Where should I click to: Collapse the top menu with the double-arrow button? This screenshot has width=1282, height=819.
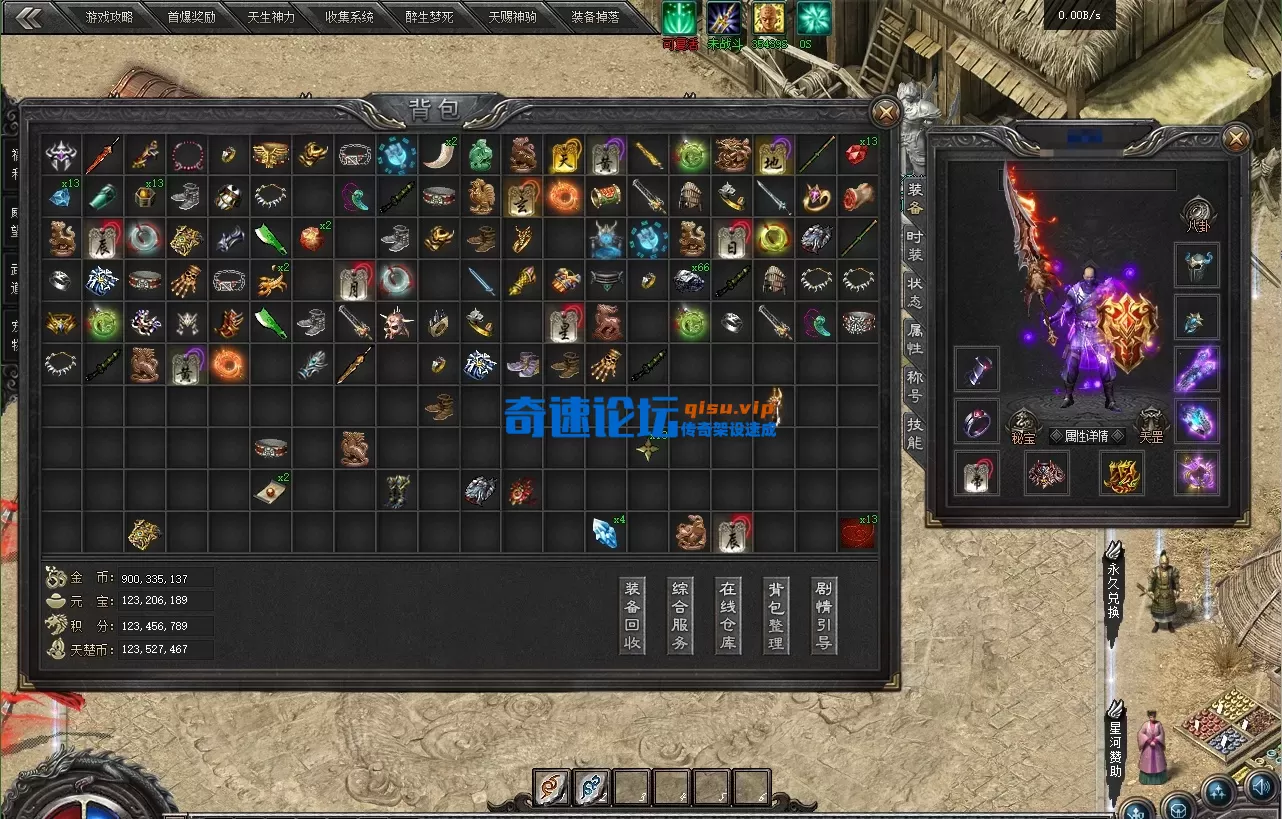click(x=28, y=17)
